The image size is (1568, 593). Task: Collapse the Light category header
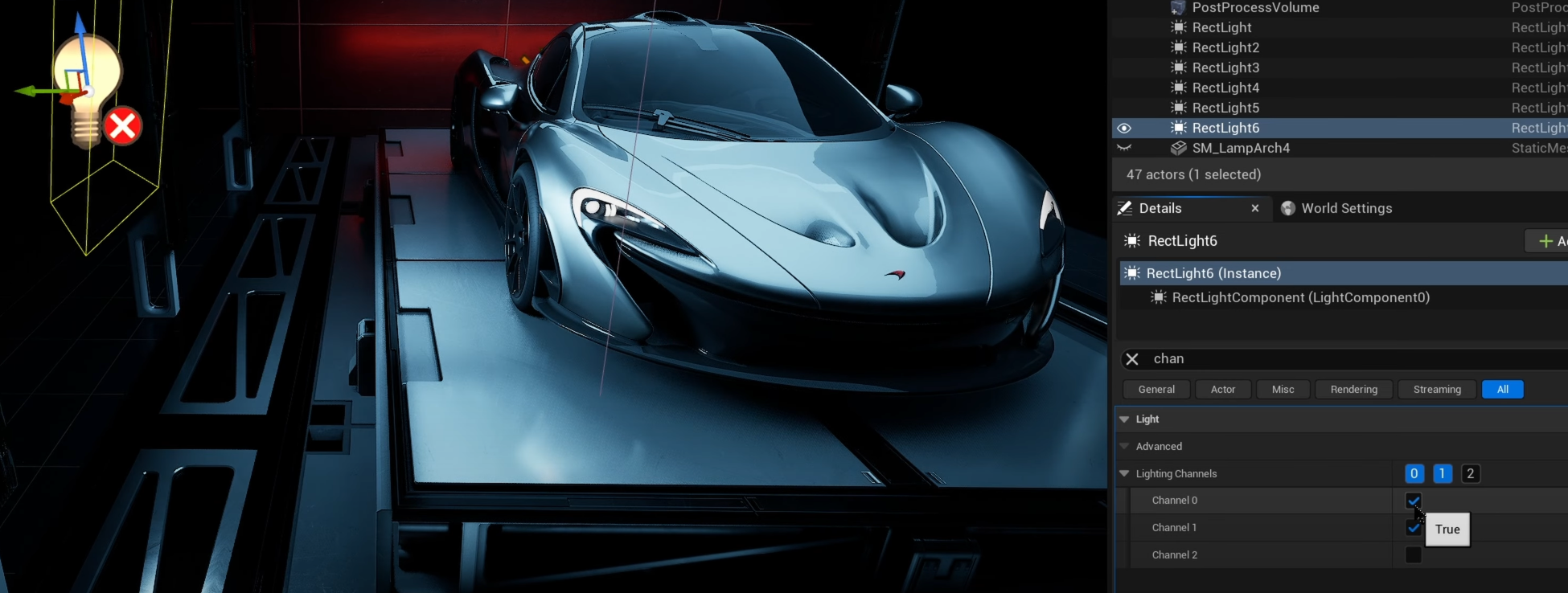[x=1124, y=419]
